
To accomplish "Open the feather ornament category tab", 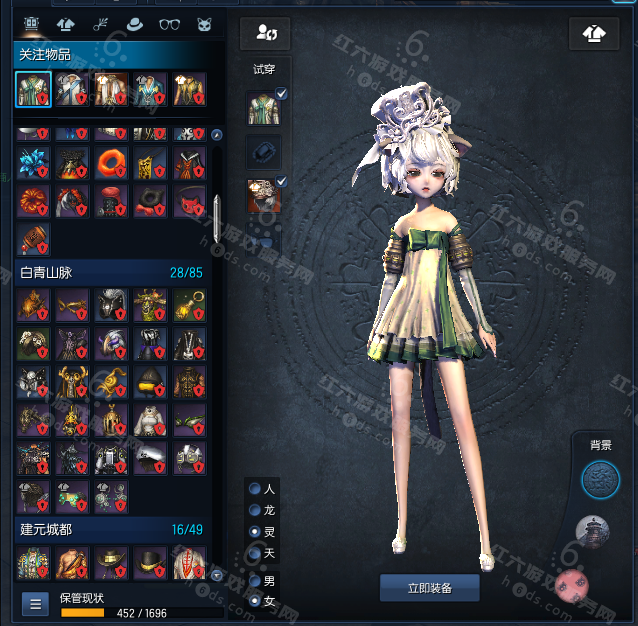I will 100,25.
